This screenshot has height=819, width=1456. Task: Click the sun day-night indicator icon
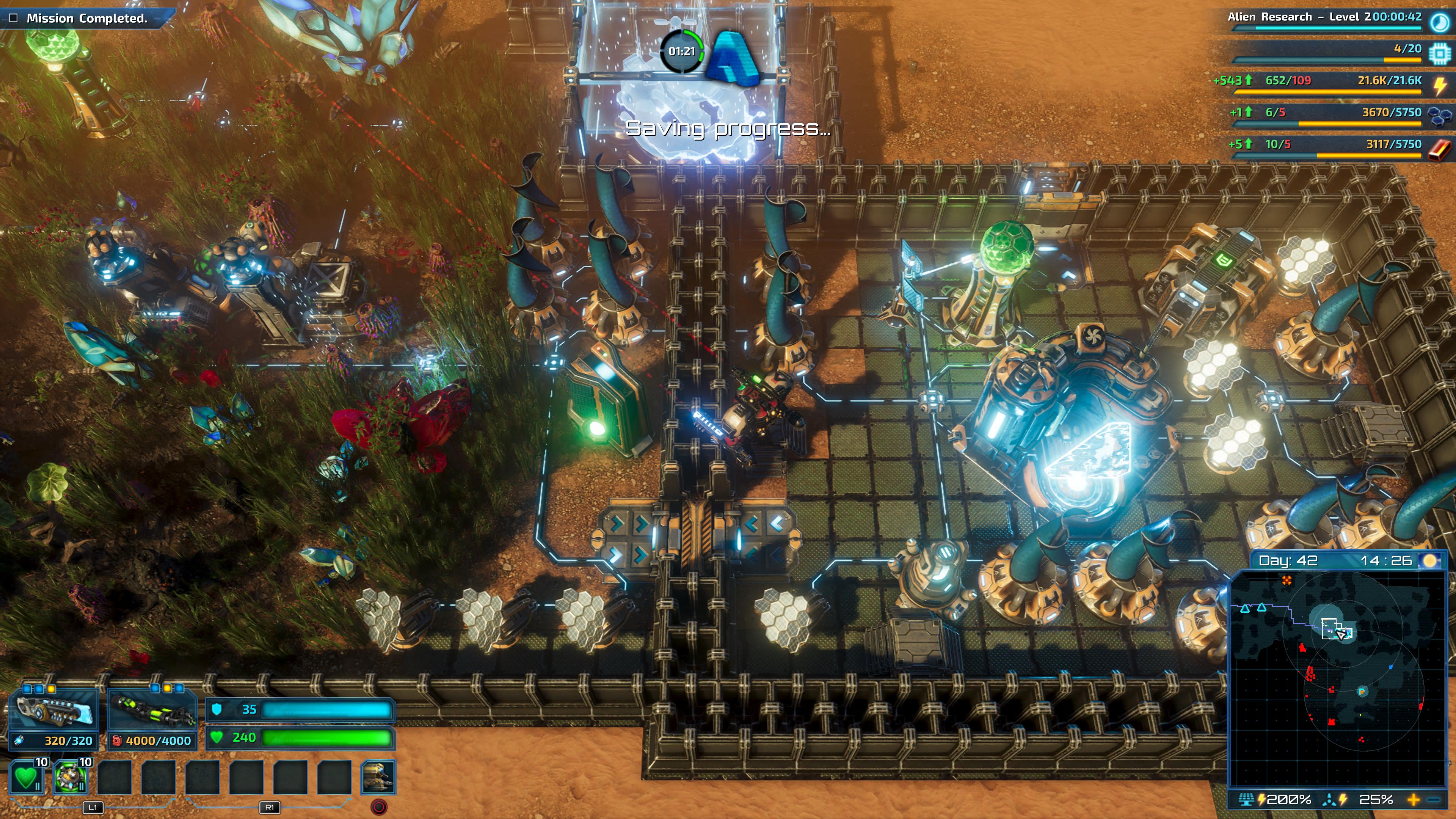tap(1430, 560)
